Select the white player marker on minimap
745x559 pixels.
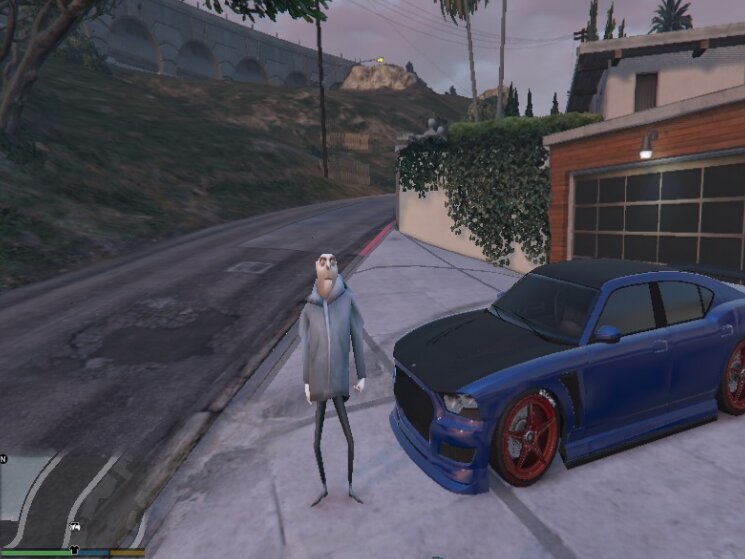click(72, 526)
